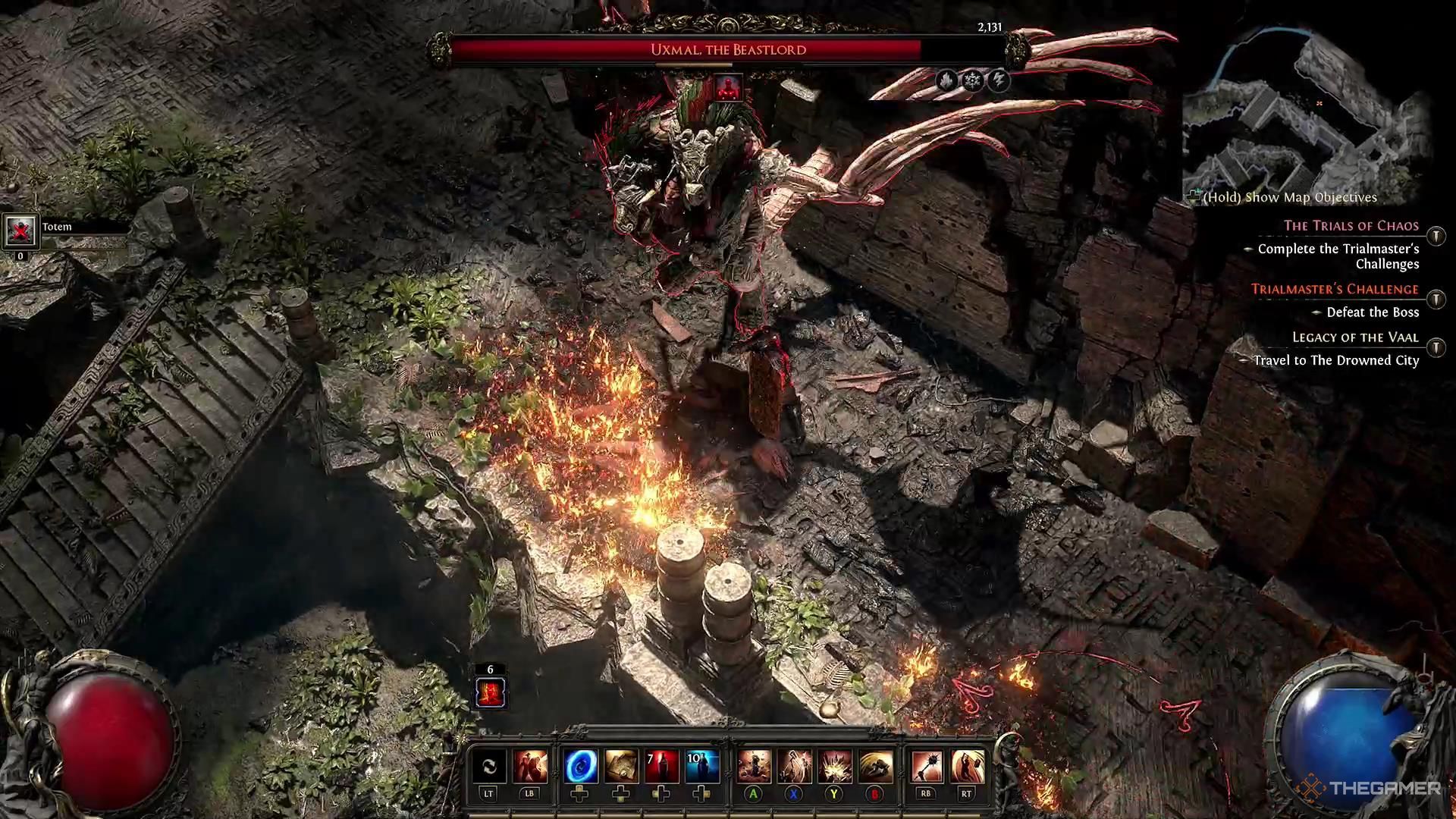The width and height of the screenshot is (1456, 819).
Task: Toggle the Legacy of the Vaal pin
Action: pyautogui.click(x=1436, y=347)
